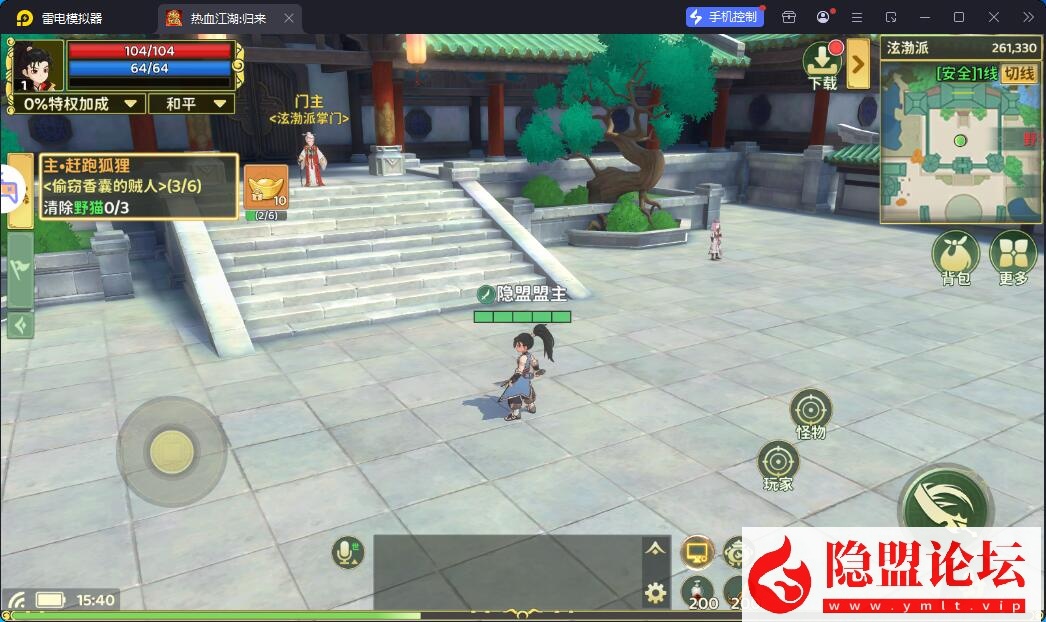Open the 0%特权加成 dropdown
1046x622 pixels.
[82, 104]
